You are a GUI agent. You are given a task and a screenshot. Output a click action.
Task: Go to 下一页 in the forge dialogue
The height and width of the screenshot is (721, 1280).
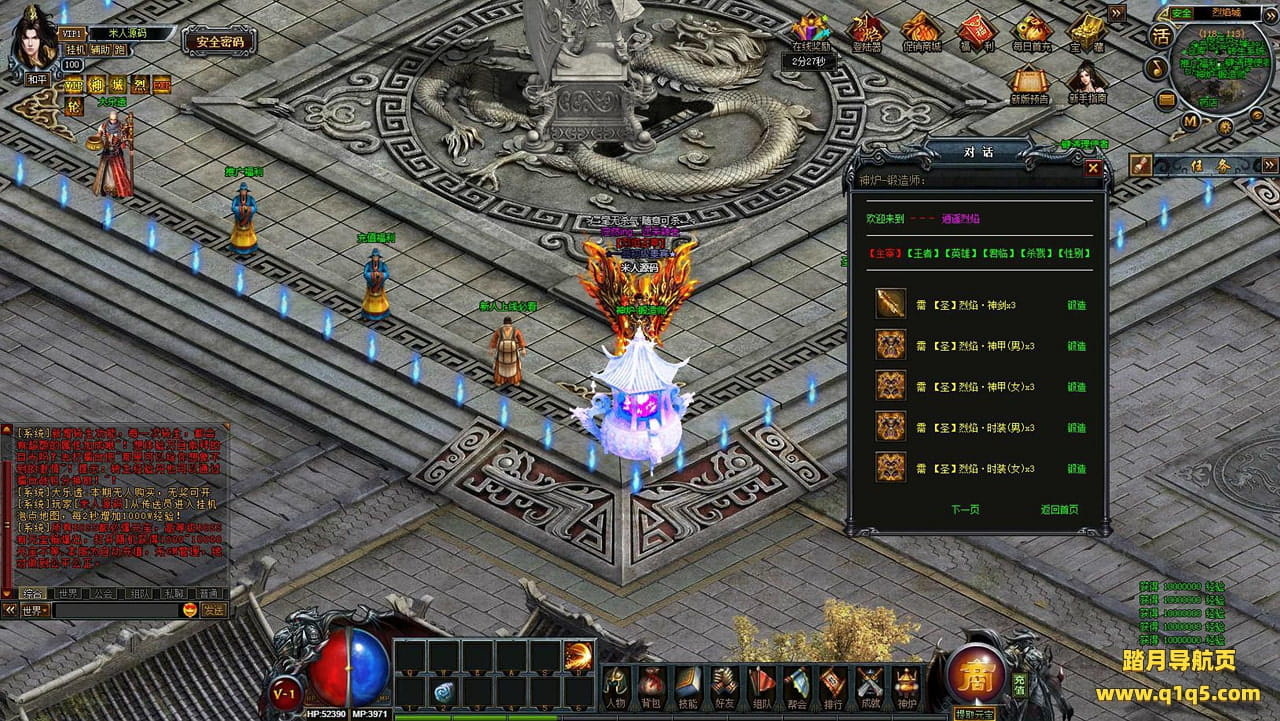(x=965, y=509)
